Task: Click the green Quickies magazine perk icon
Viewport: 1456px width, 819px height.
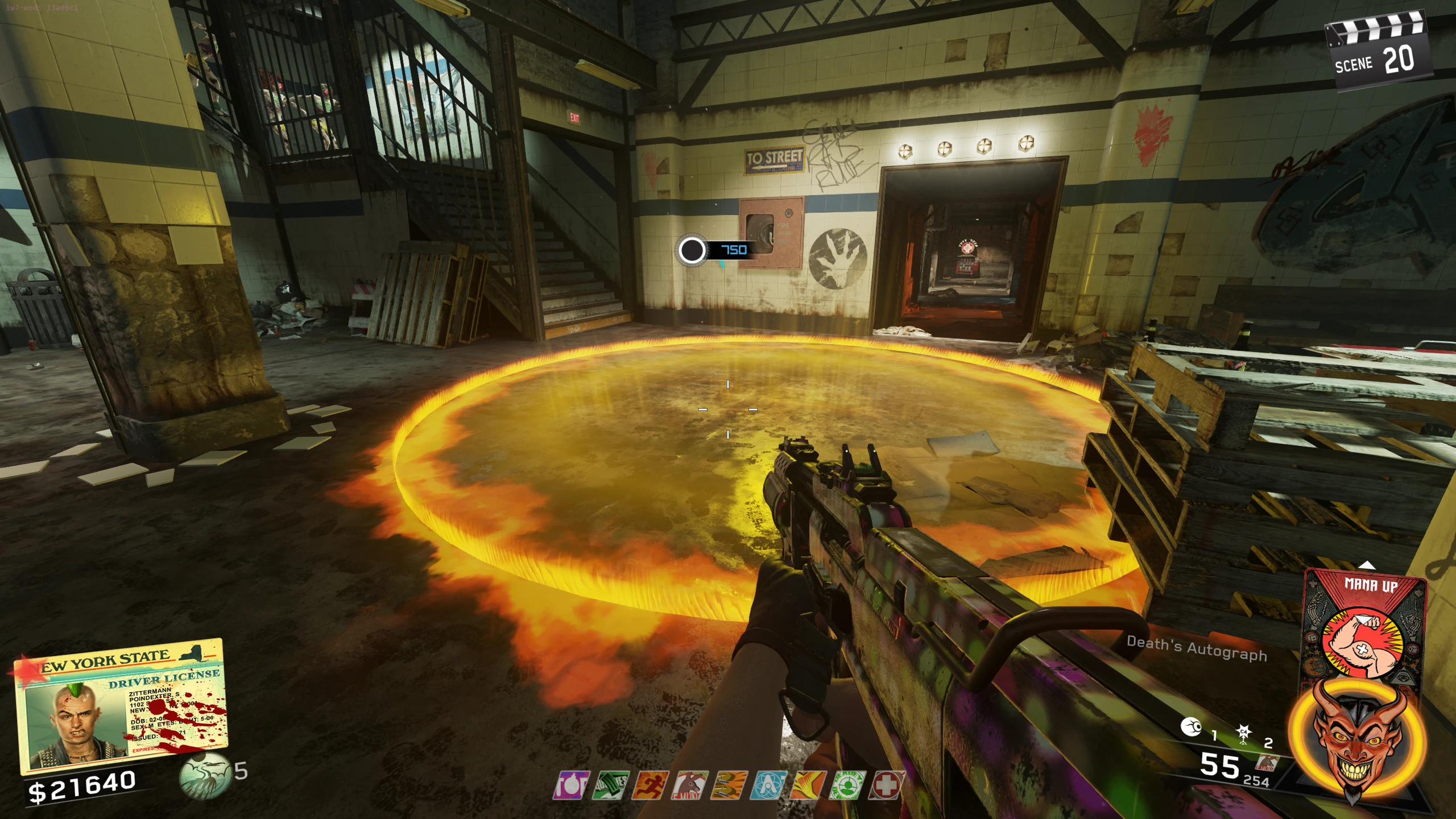Action: [610, 785]
